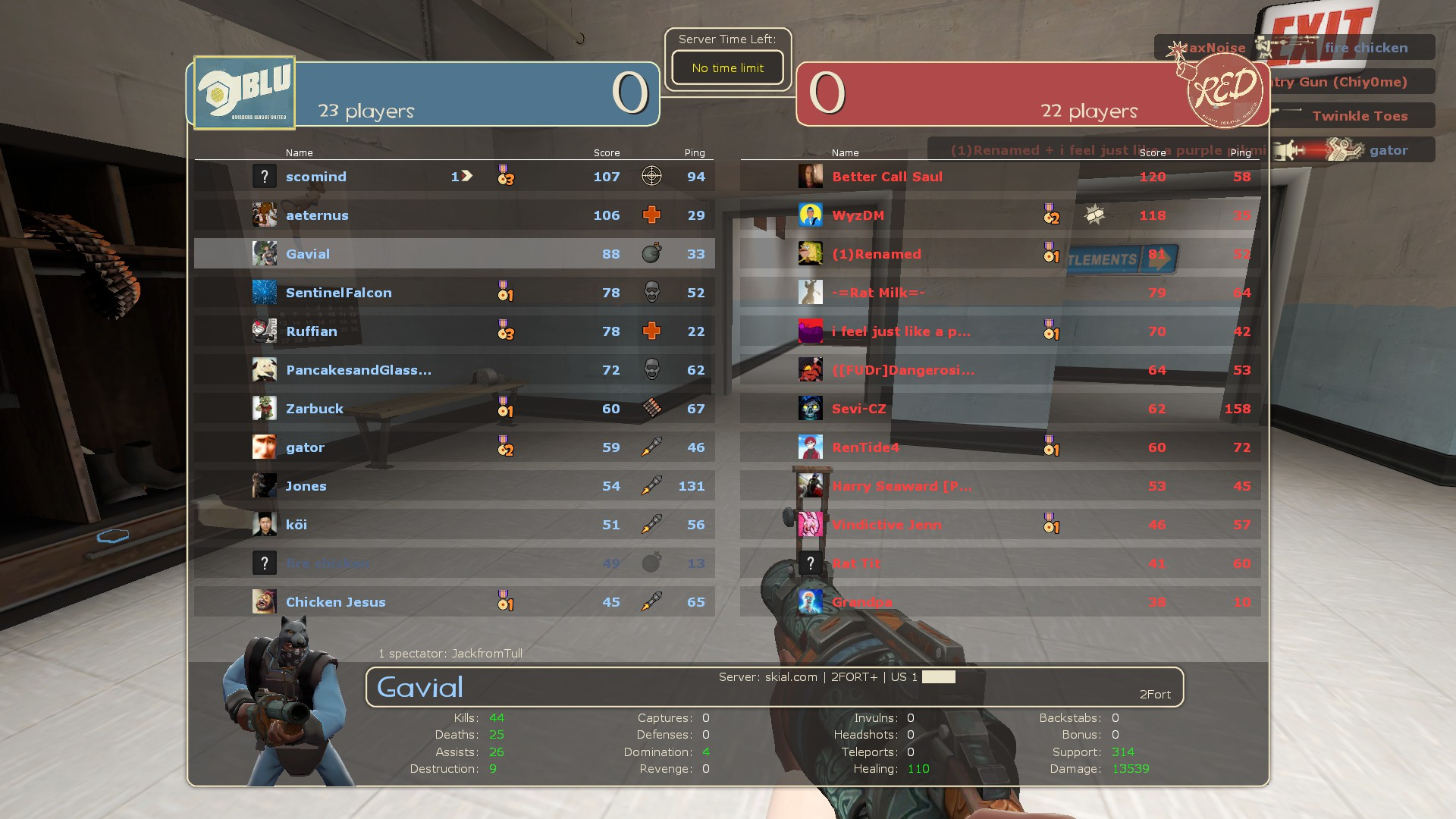Click the köi player row

pyautogui.click(x=453, y=525)
